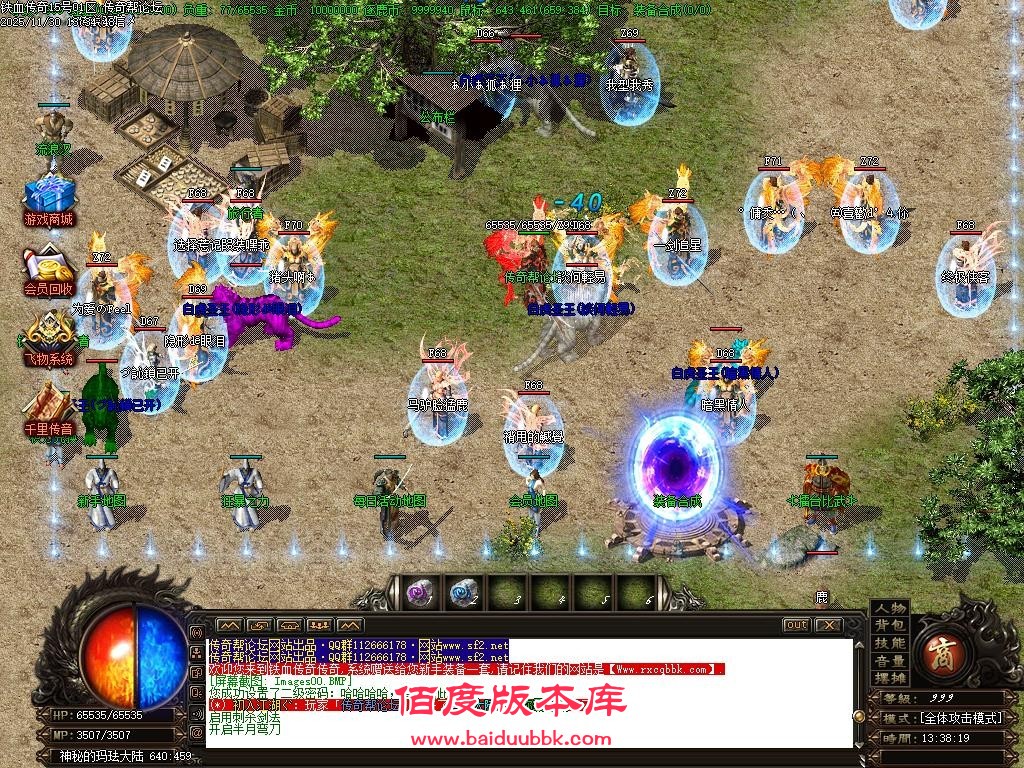Click inside the chat message log
This screenshot has height=768, width=1024.
pos(530,692)
